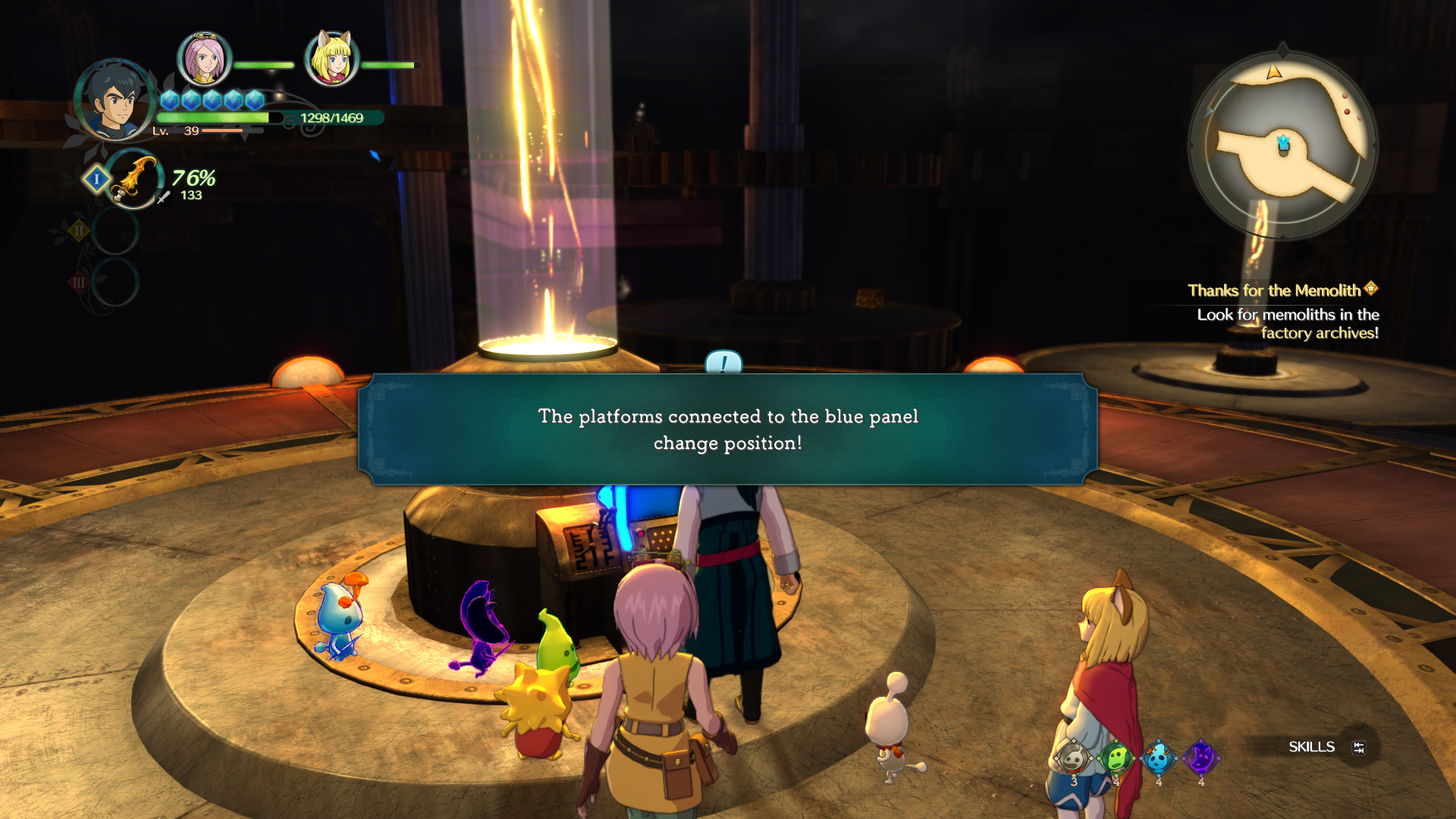Choose the green higgledy skill icon
The height and width of the screenshot is (819, 1456).
[1116, 758]
